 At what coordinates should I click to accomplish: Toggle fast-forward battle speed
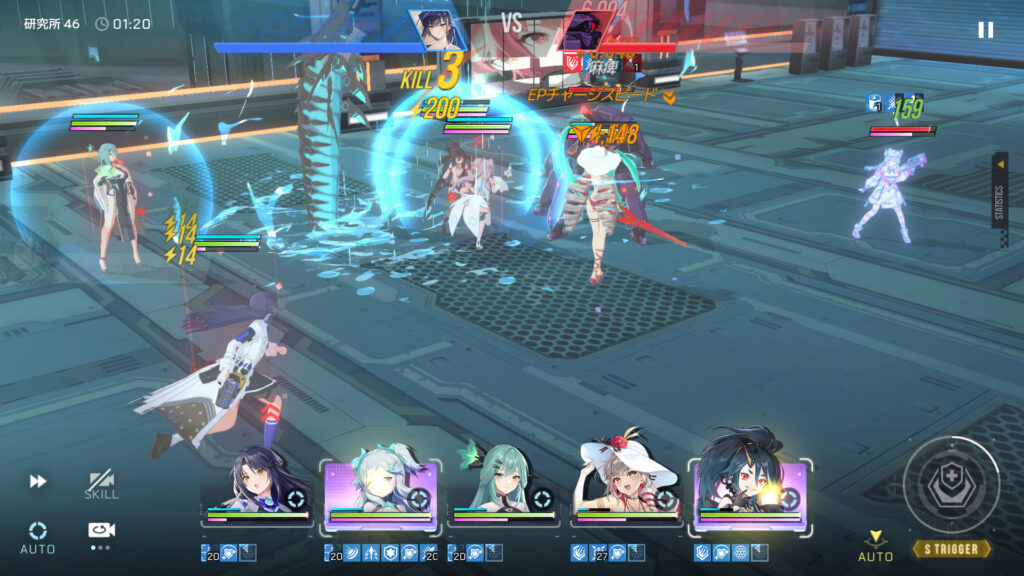point(38,482)
